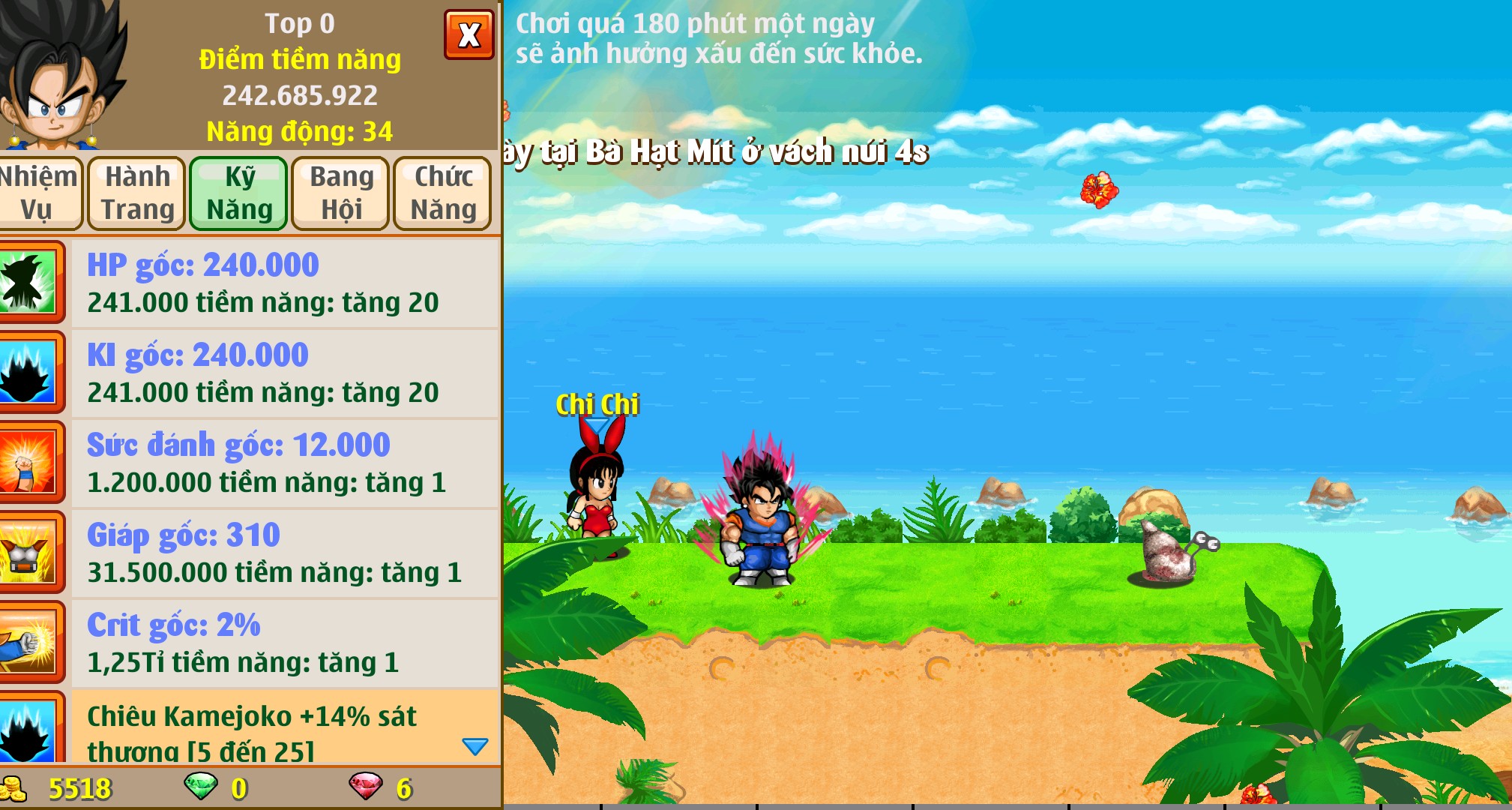Upgrade the KI gốc stat row
The image size is (1512, 810).
285,373
